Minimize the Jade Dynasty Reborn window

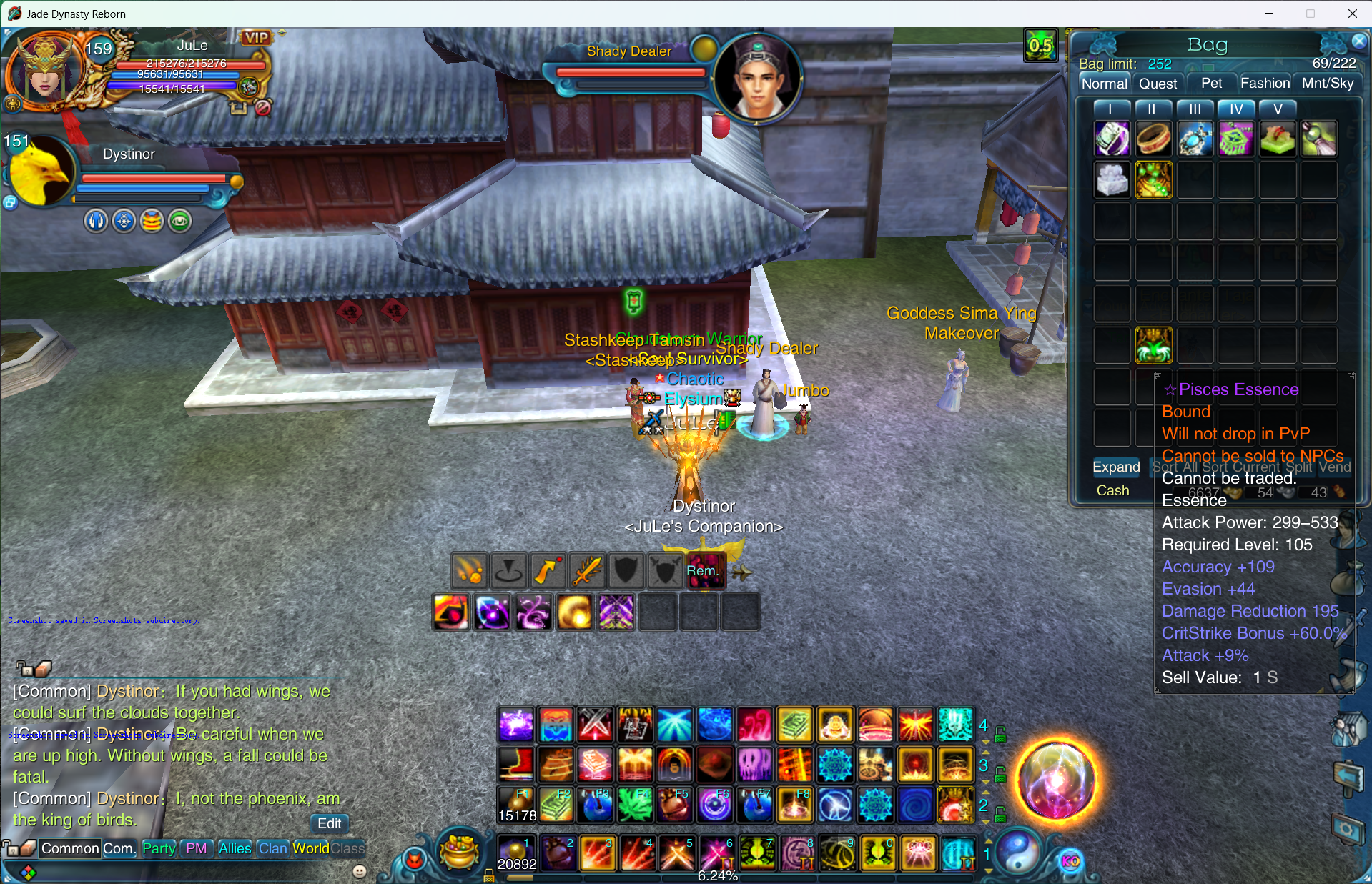(1269, 14)
